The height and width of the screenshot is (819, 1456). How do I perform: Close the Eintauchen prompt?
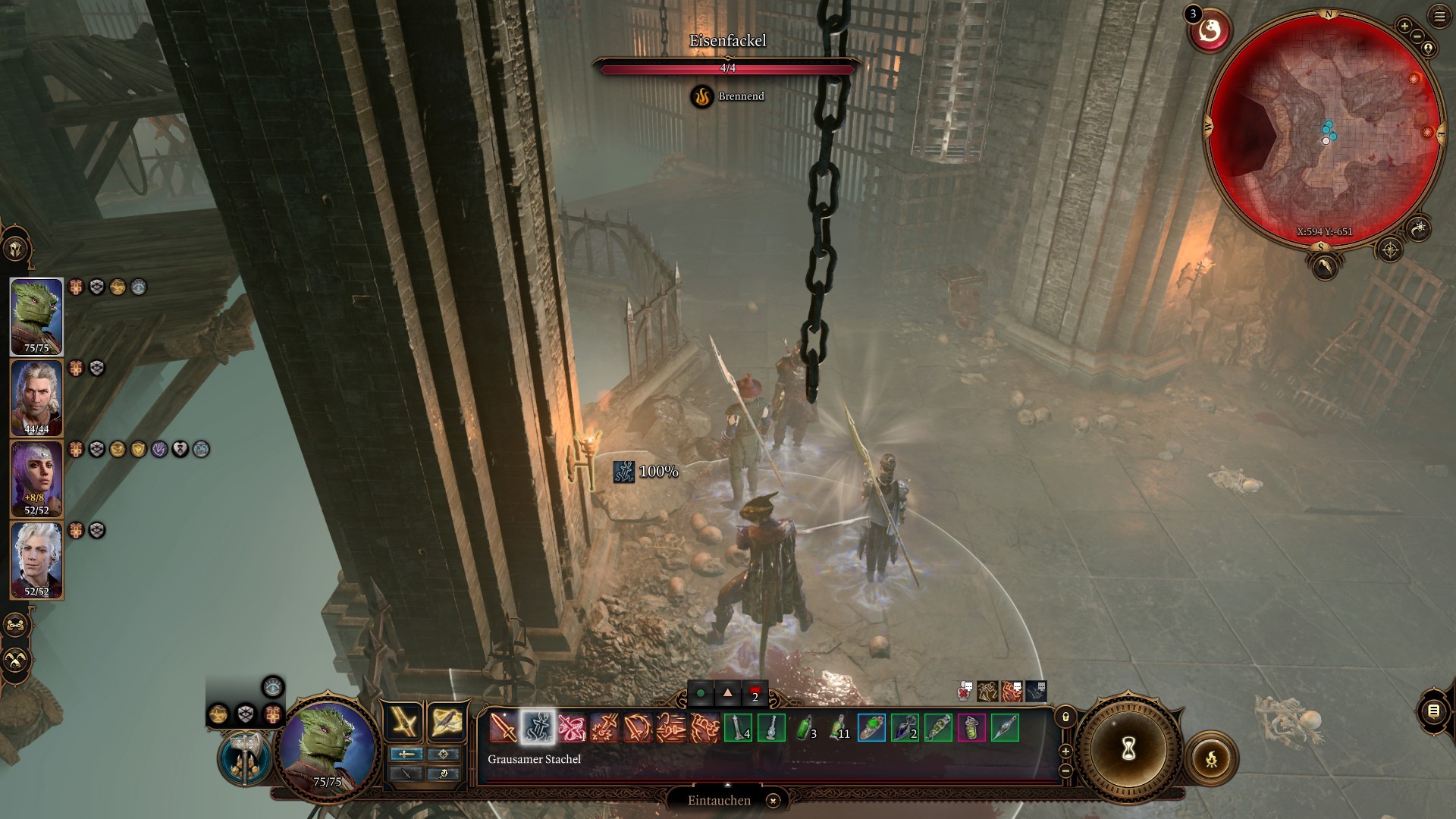pos(773,801)
